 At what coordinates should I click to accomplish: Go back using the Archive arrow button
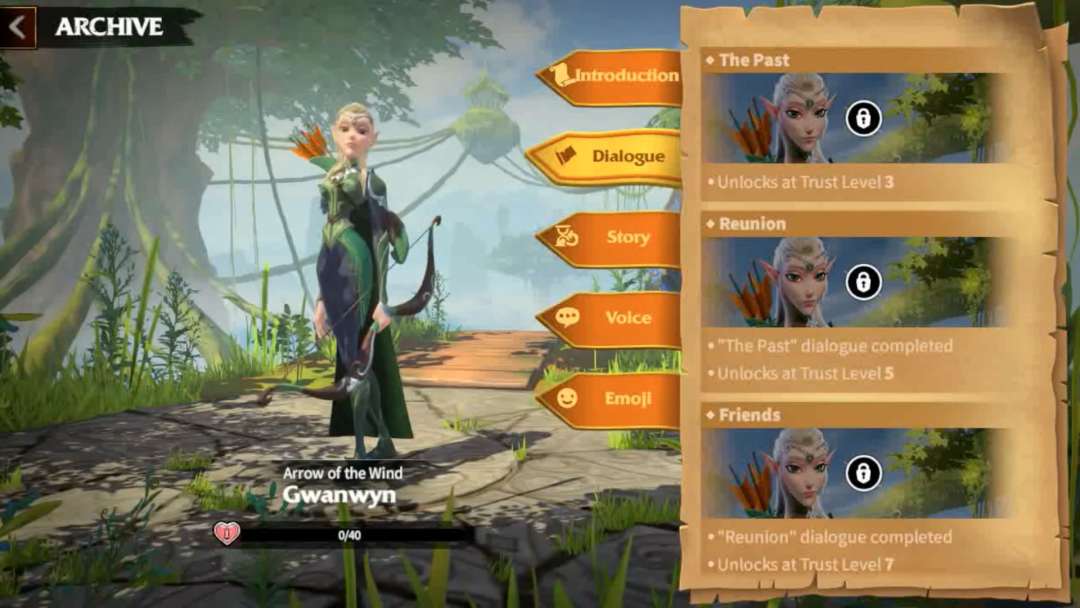click(18, 27)
